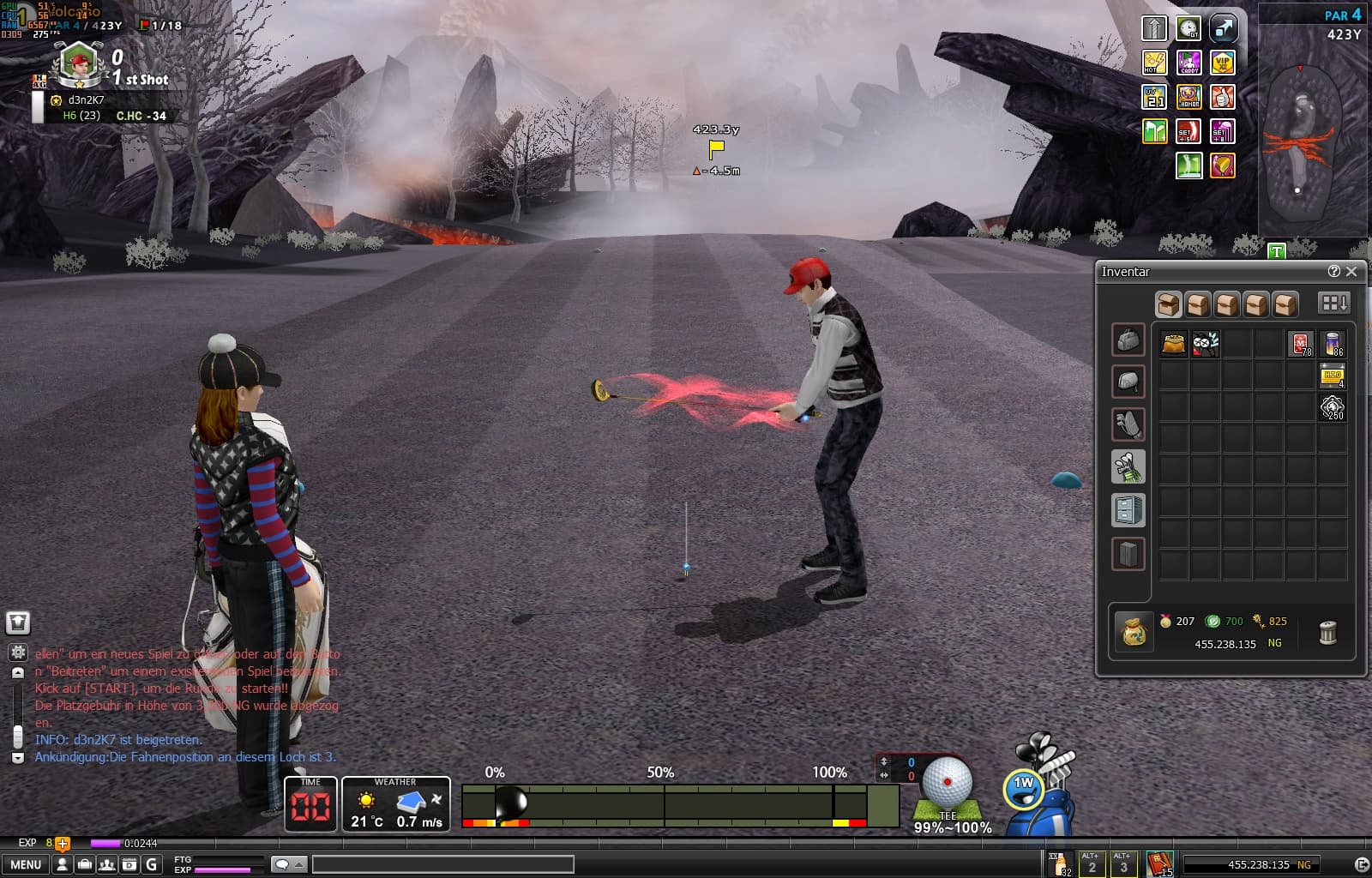Click the inventory trash can
The height and width of the screenshot is (878, 1372).
[x=1327, y=633]
